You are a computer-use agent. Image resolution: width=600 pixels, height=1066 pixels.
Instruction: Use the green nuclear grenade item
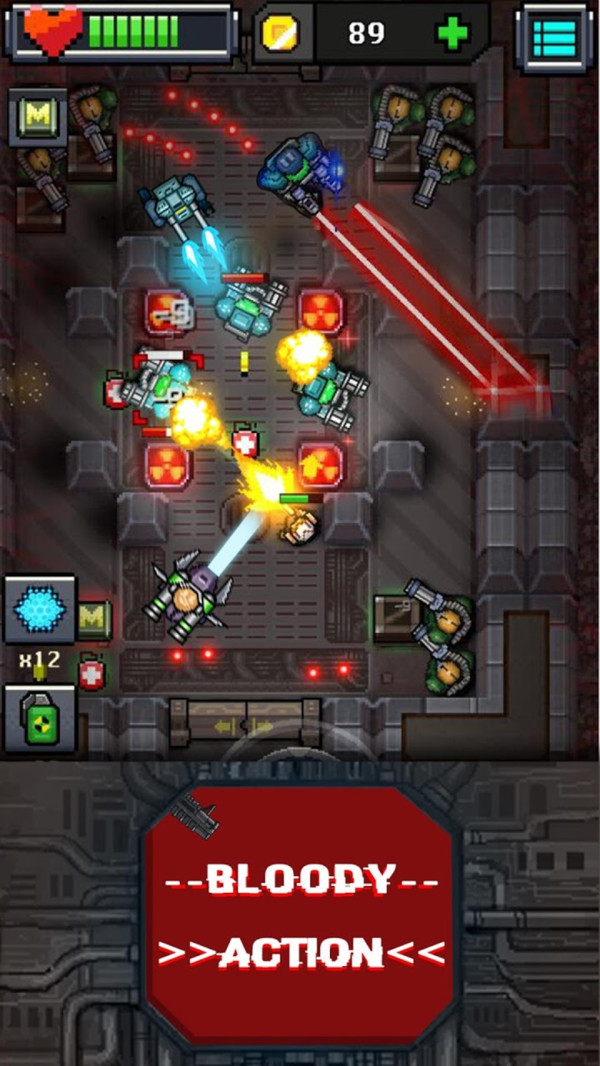pos(40,719)
